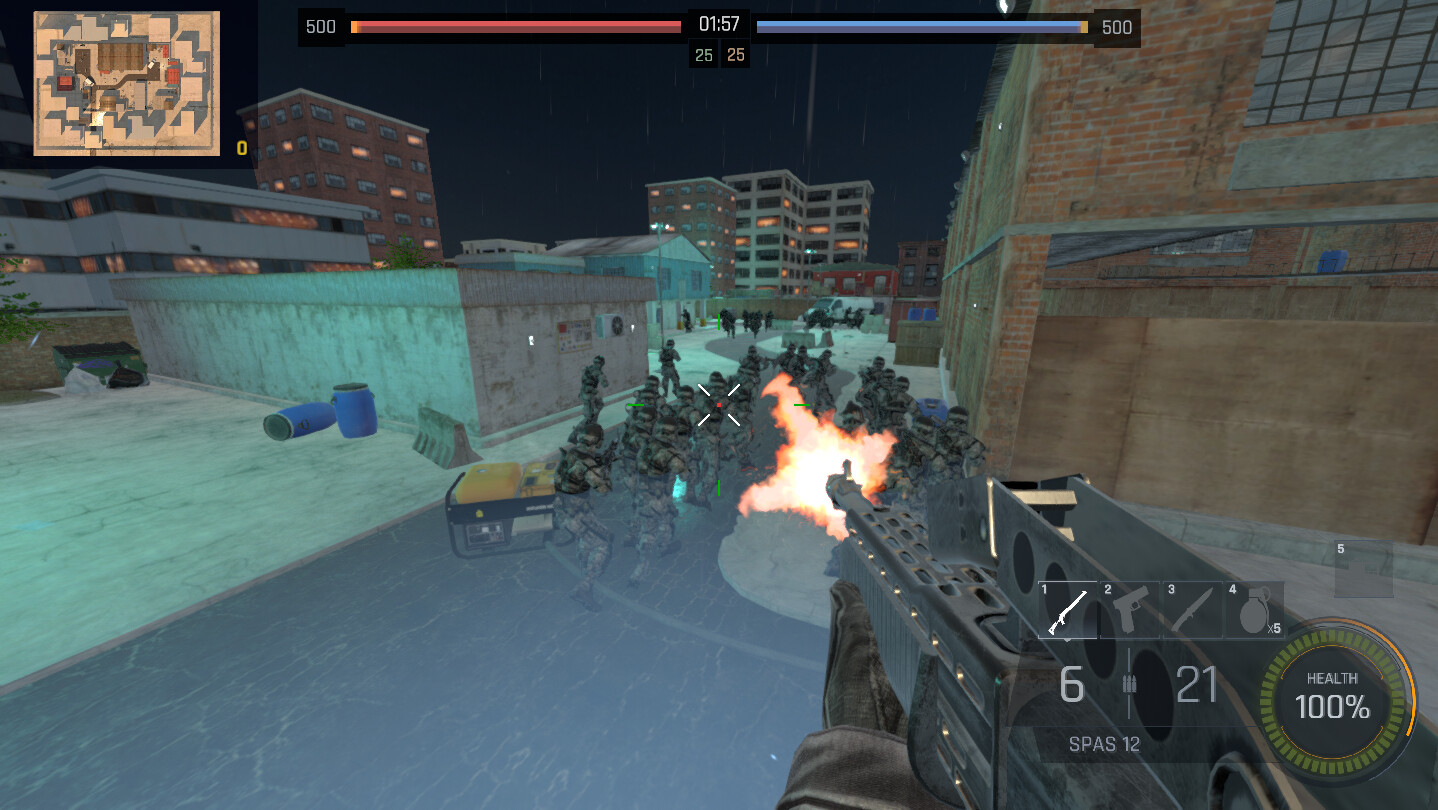This screenshot has height=810, width=1438.
Task: Click the right team 500 ticket box
Action: (x=1117, y=27)
